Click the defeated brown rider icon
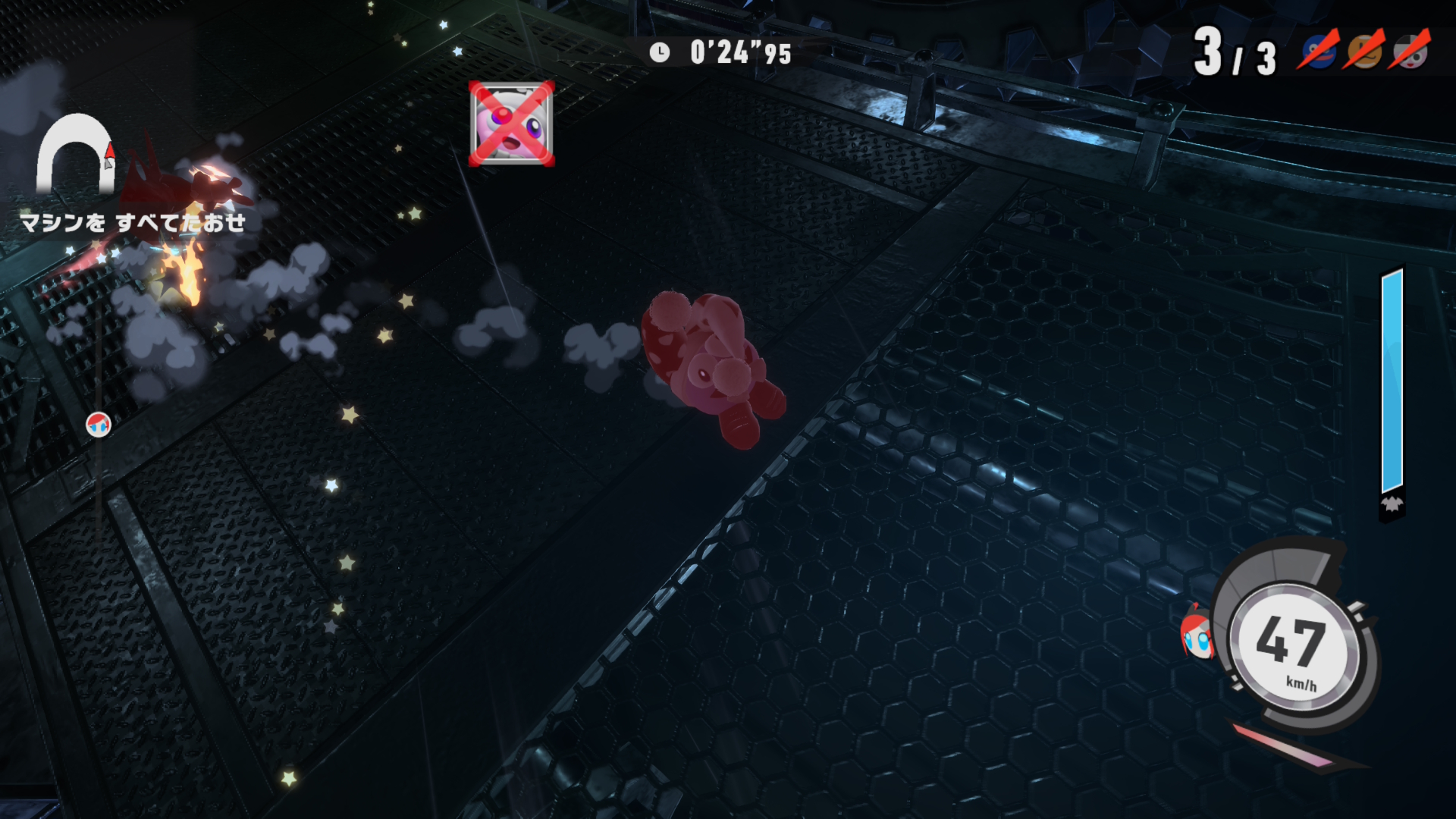Screen dimensions: 1456x819 1364,50
